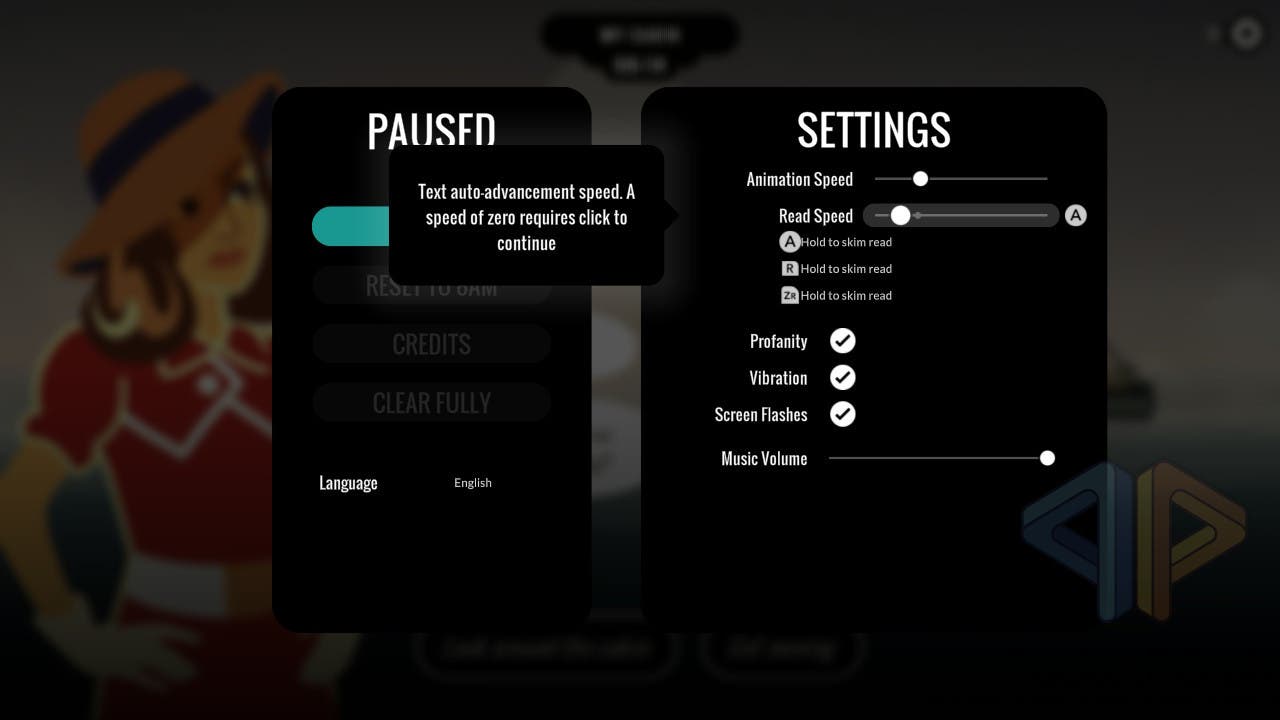
Task: Uncheck the Screen Flashes option
Action: click(x=843, y=414)
